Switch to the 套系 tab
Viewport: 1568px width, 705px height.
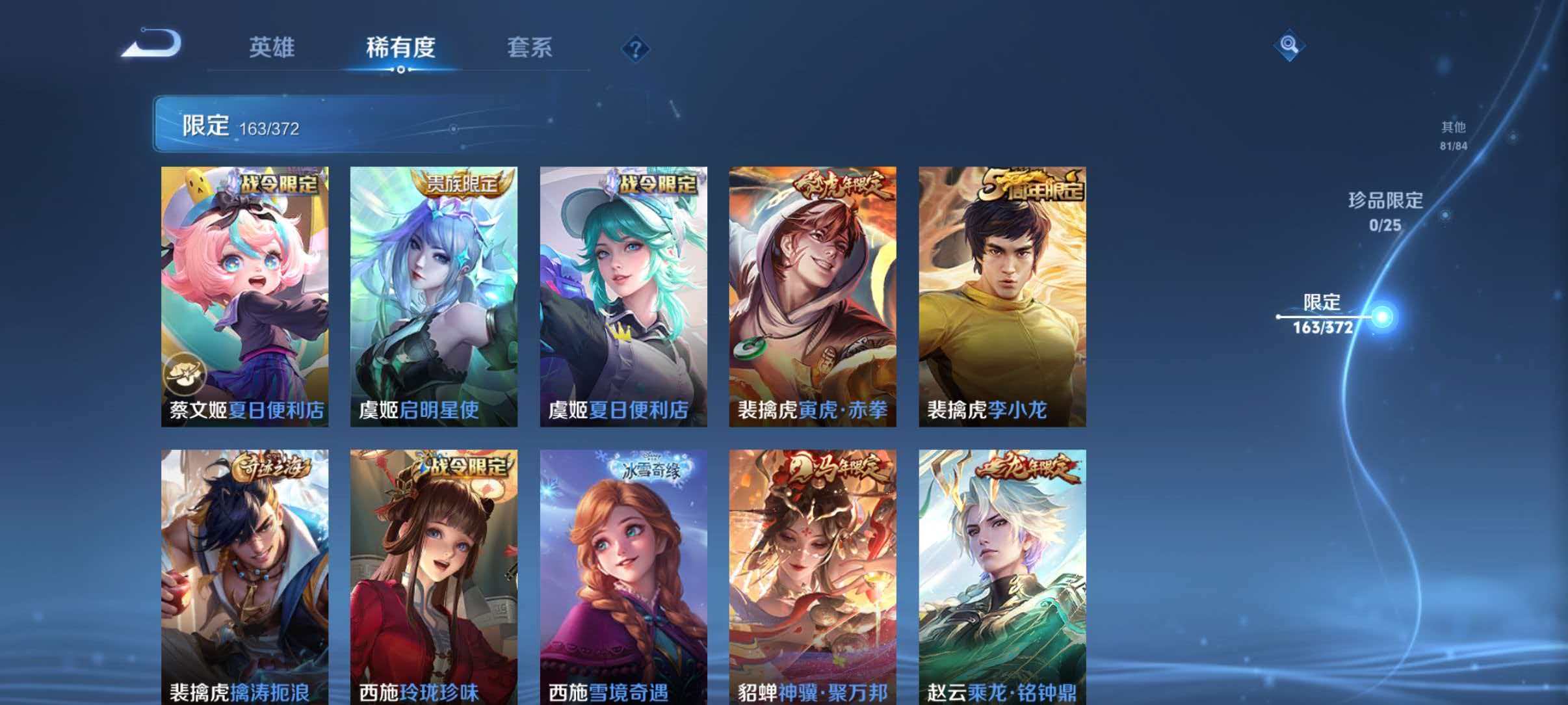(x=530, y=47)
